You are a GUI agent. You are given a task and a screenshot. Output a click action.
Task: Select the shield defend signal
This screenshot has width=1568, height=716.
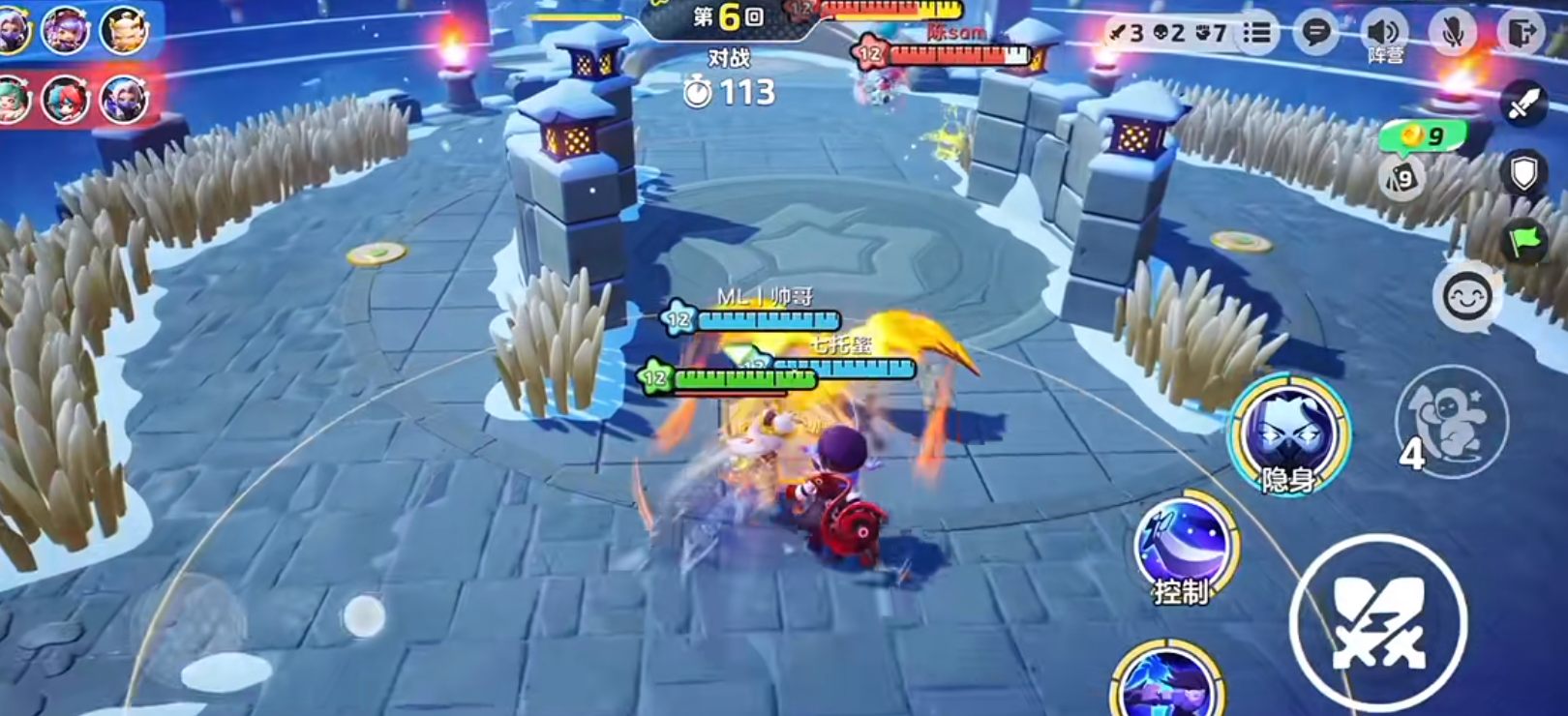click(x=1523, y=174)
